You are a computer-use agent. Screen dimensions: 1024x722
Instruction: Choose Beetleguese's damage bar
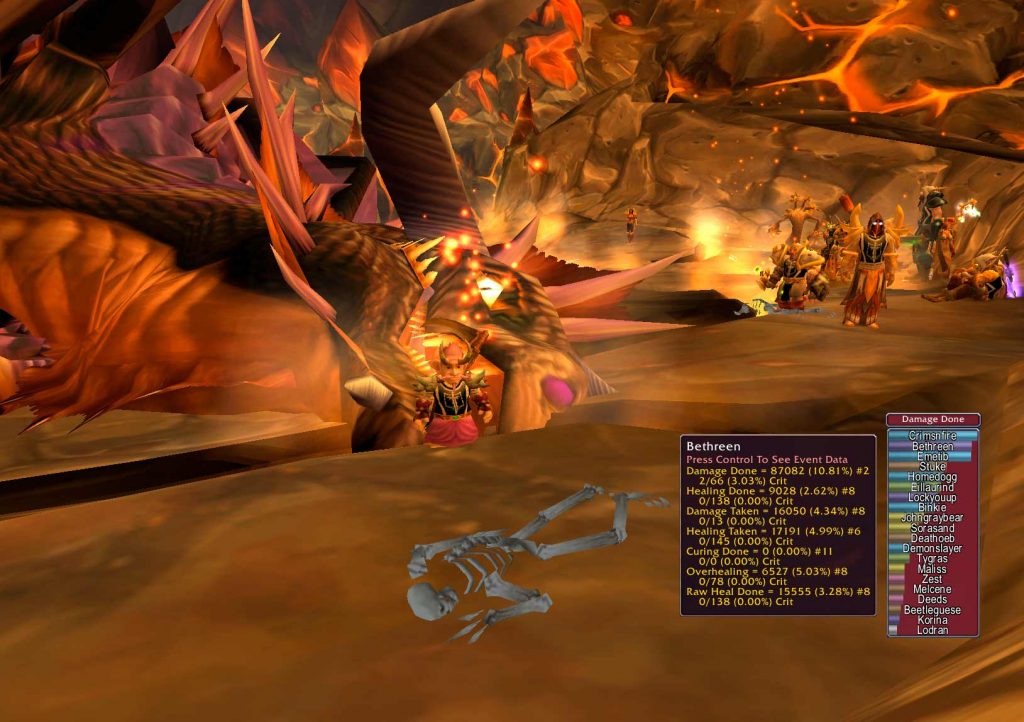click(932, 610)
